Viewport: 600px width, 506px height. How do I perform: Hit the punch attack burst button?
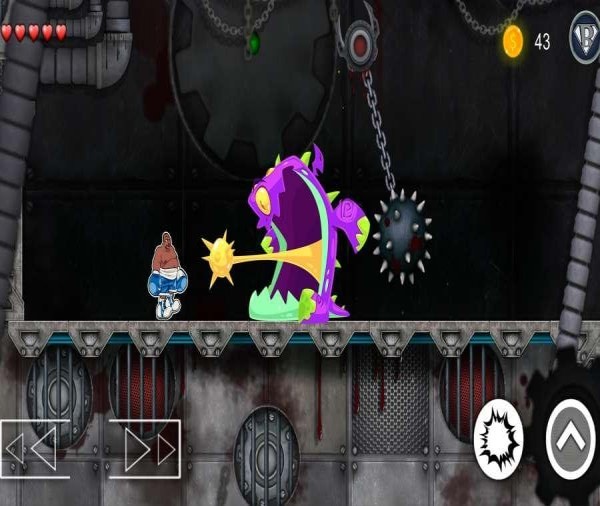coord(497,438)
